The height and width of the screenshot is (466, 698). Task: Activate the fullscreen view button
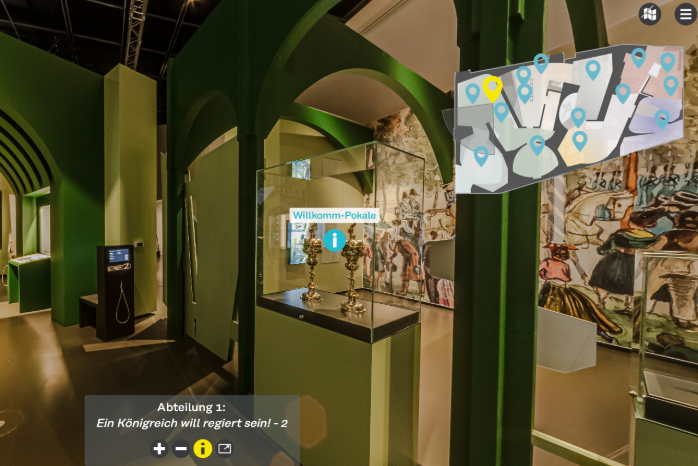tap(225, 449)
